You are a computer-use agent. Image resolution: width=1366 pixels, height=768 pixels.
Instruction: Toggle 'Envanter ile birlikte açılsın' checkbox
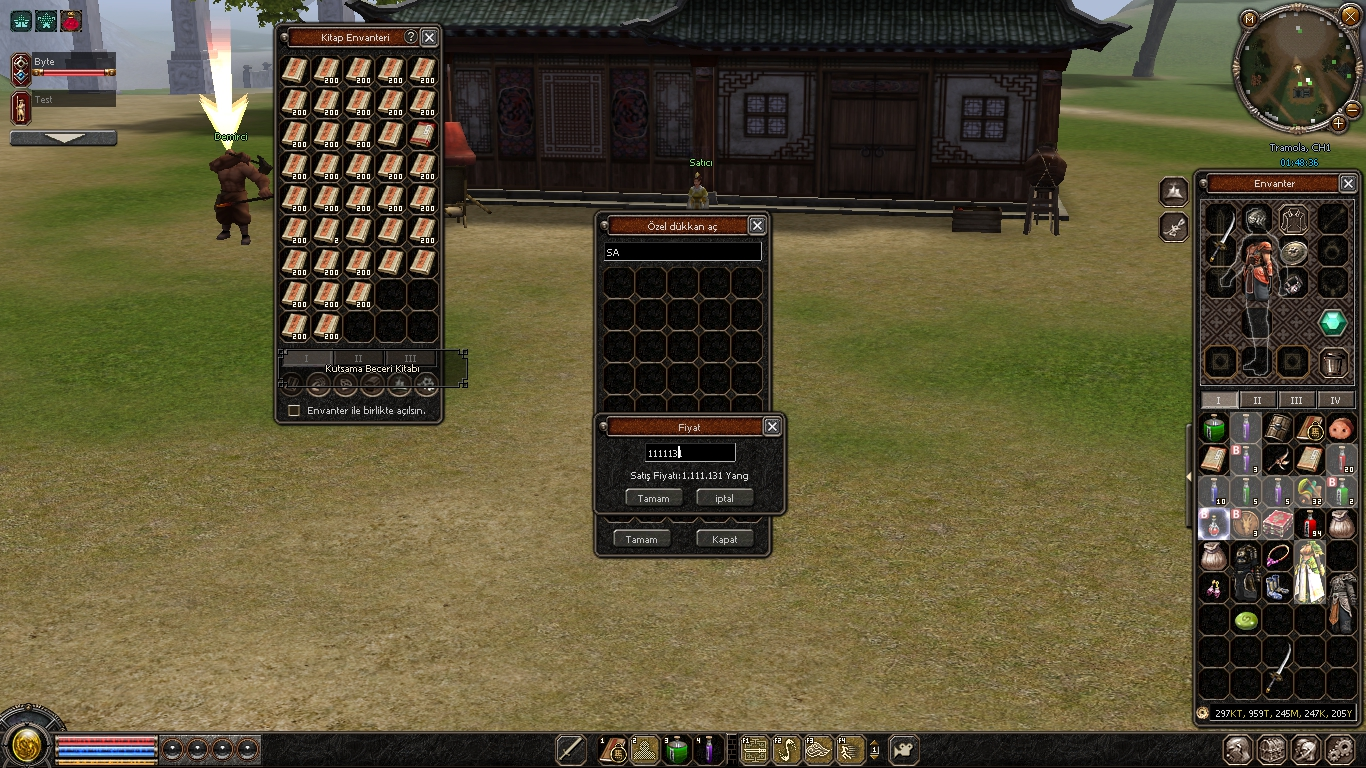[x=294, y=410]
